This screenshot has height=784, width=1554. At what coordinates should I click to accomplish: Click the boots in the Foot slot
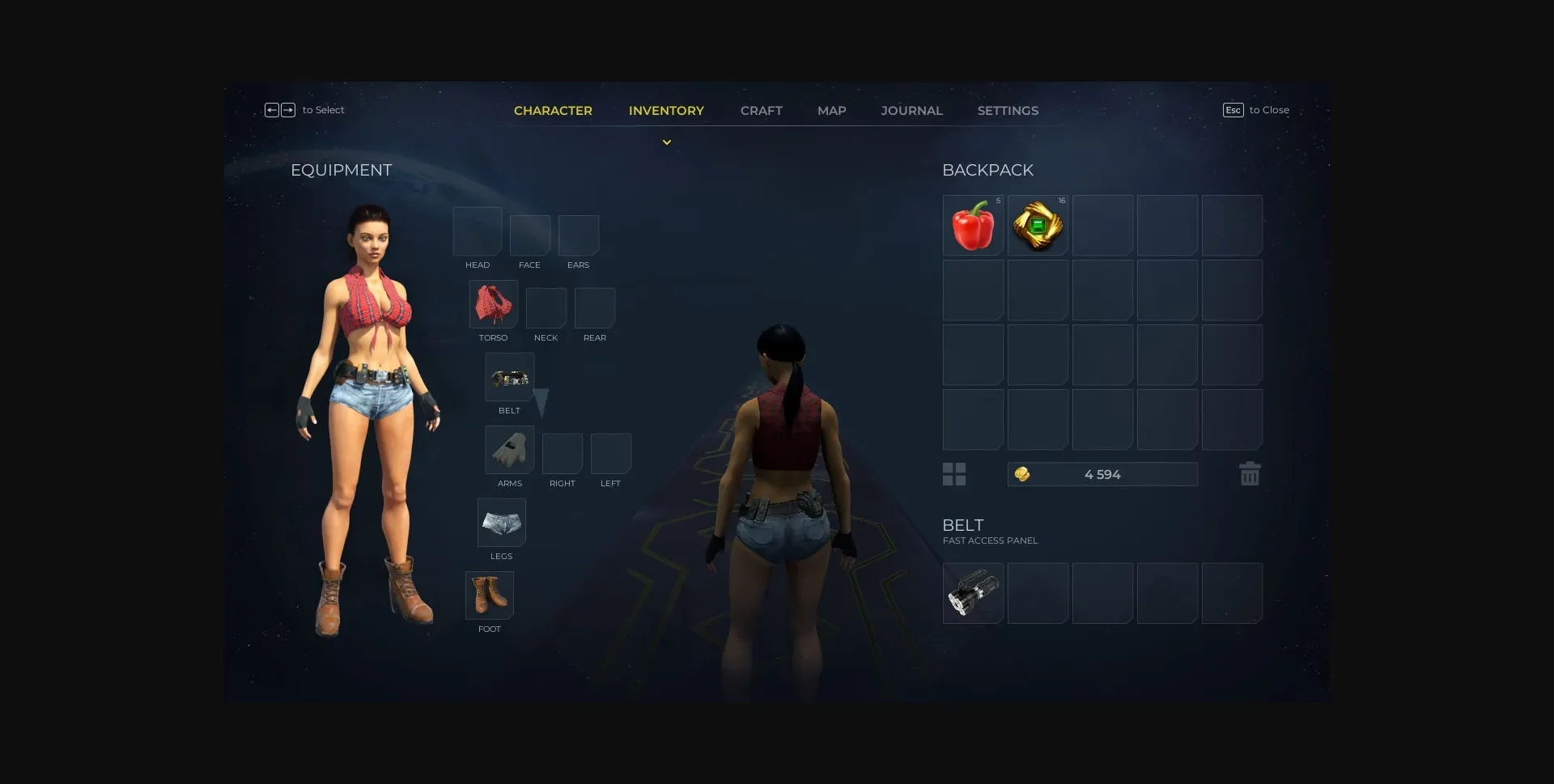click(489, 595)
